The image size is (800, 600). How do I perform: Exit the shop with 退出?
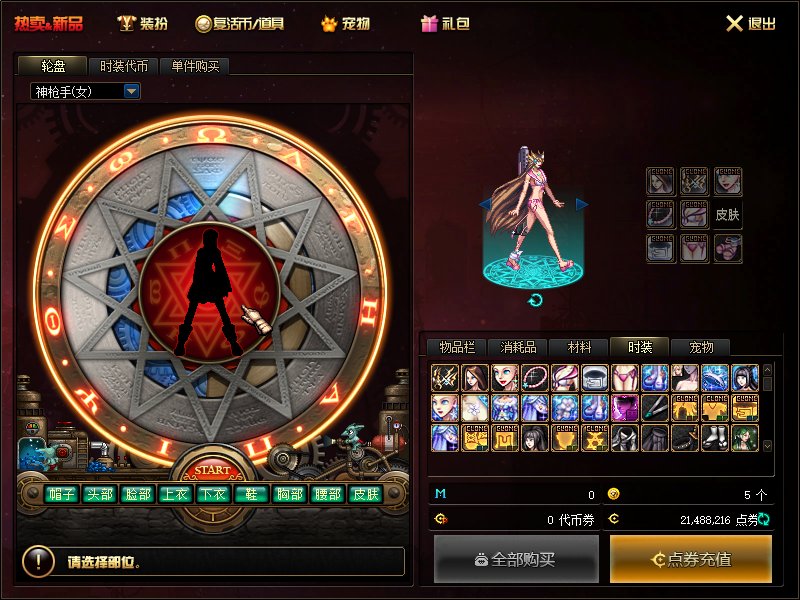click(x=751, y=23)
